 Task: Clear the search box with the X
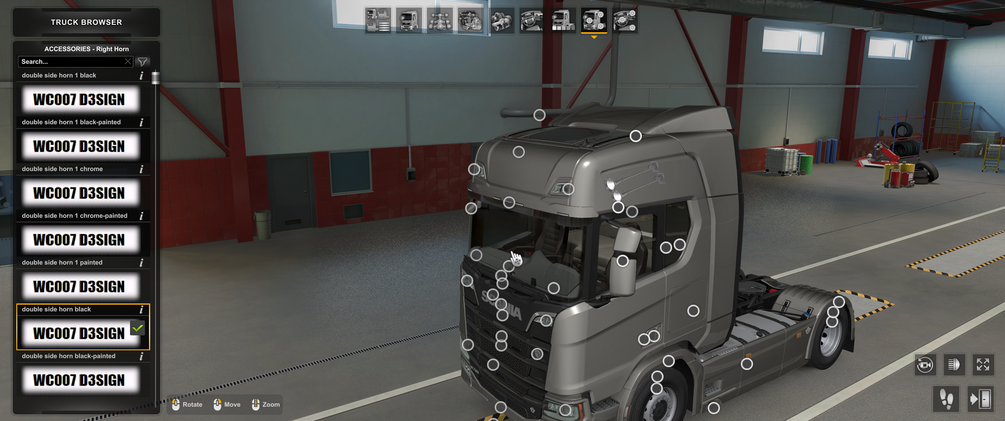pyautogui.click(x=127, y=62)
